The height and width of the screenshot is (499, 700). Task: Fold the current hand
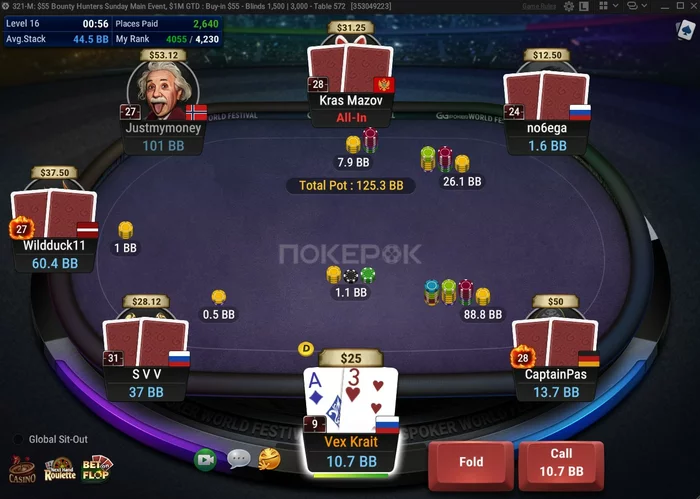[x=471, y=462]
